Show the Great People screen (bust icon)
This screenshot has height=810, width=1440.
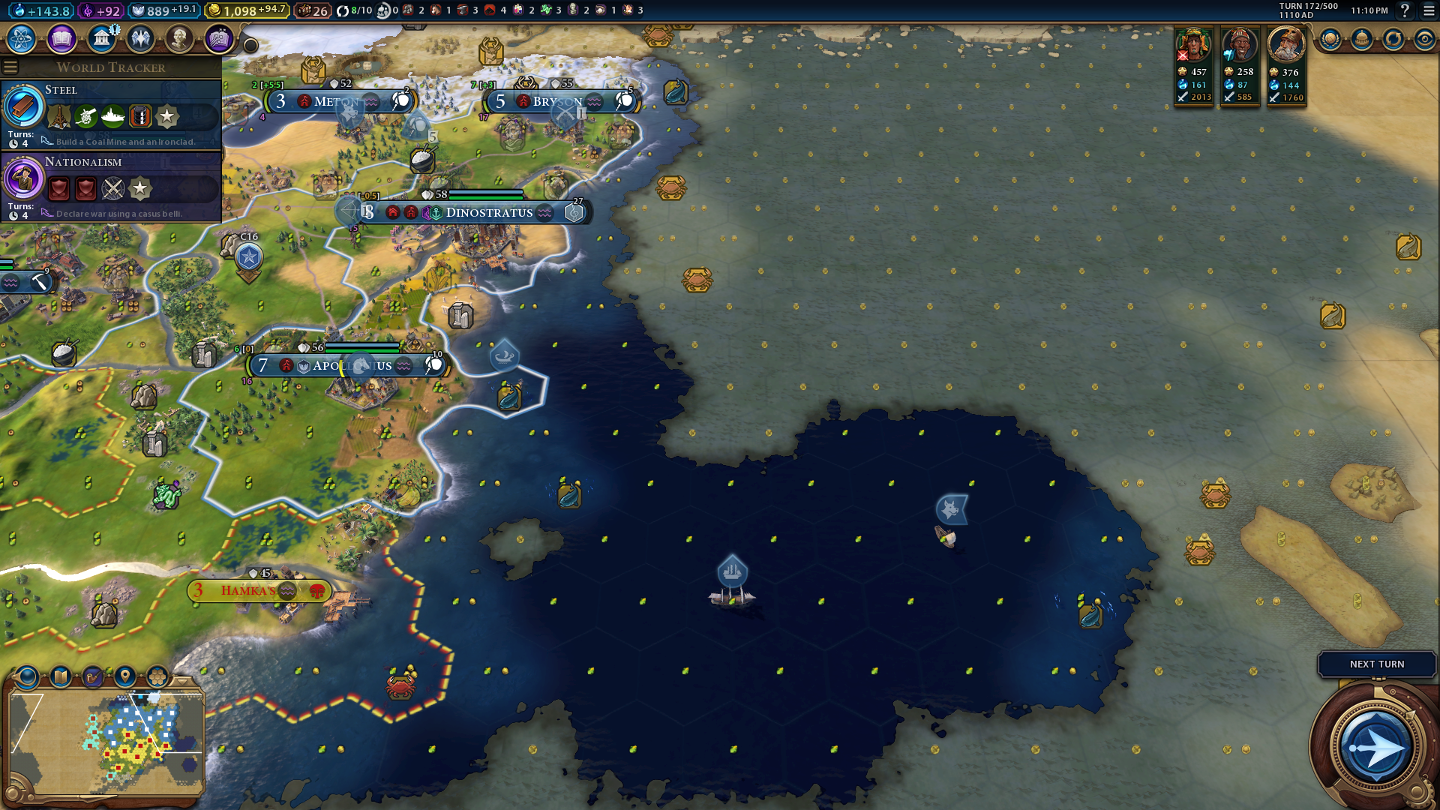pyautogui.click(x=180, y=39)
